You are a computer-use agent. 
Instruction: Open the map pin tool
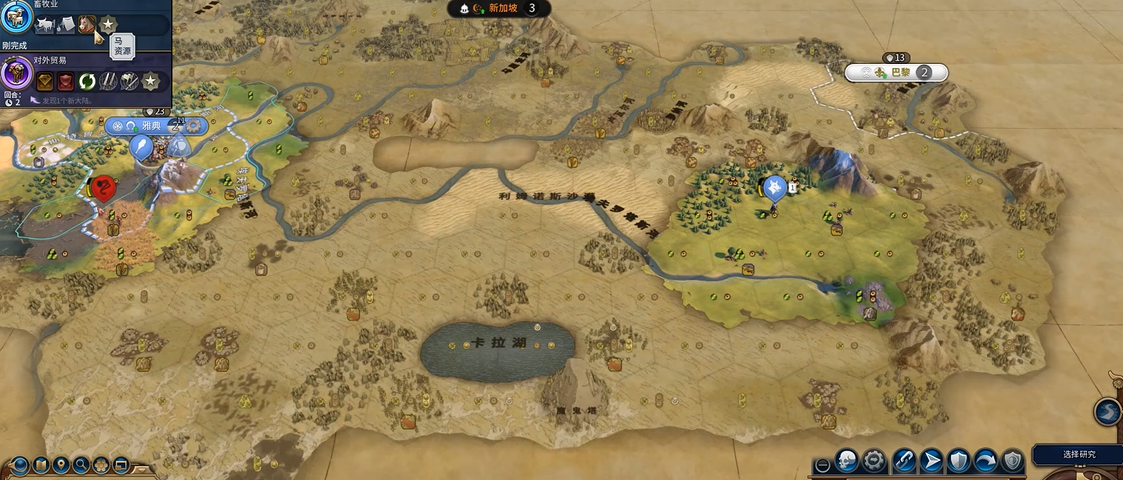(x=62, y=465)
